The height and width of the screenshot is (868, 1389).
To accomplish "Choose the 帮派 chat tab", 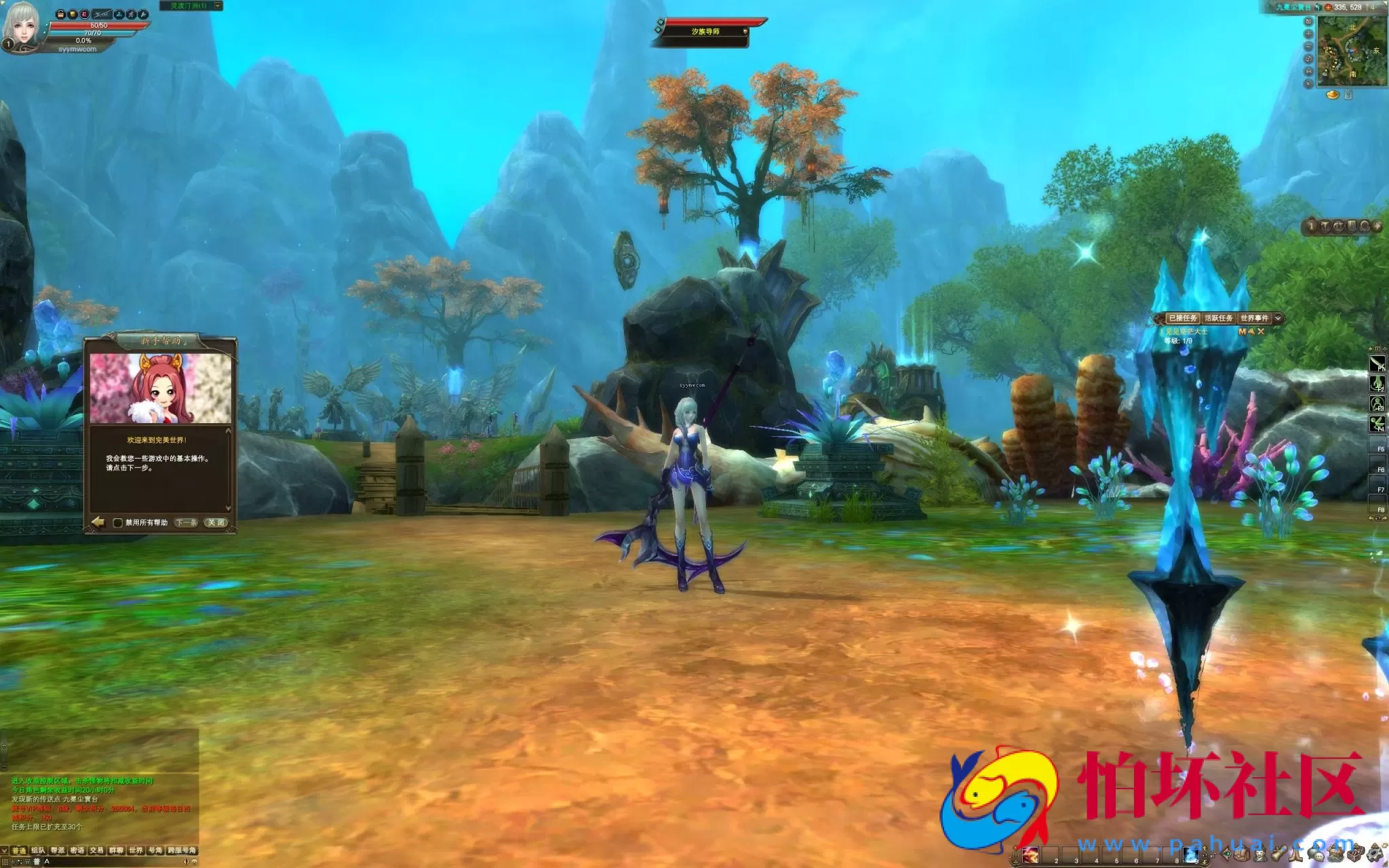I will click(58, 850).
